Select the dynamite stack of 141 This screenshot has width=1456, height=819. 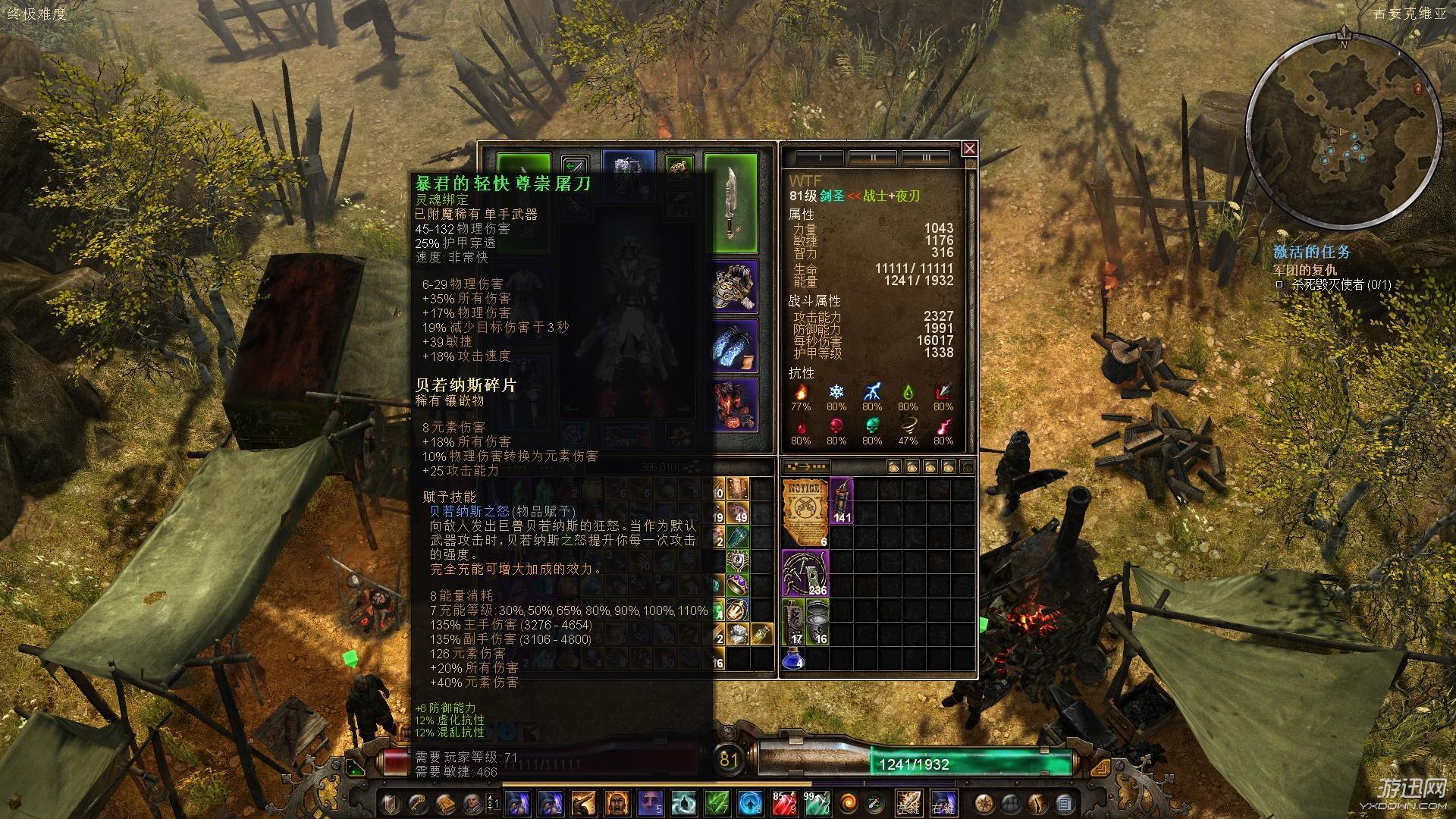tap(842, 500)
